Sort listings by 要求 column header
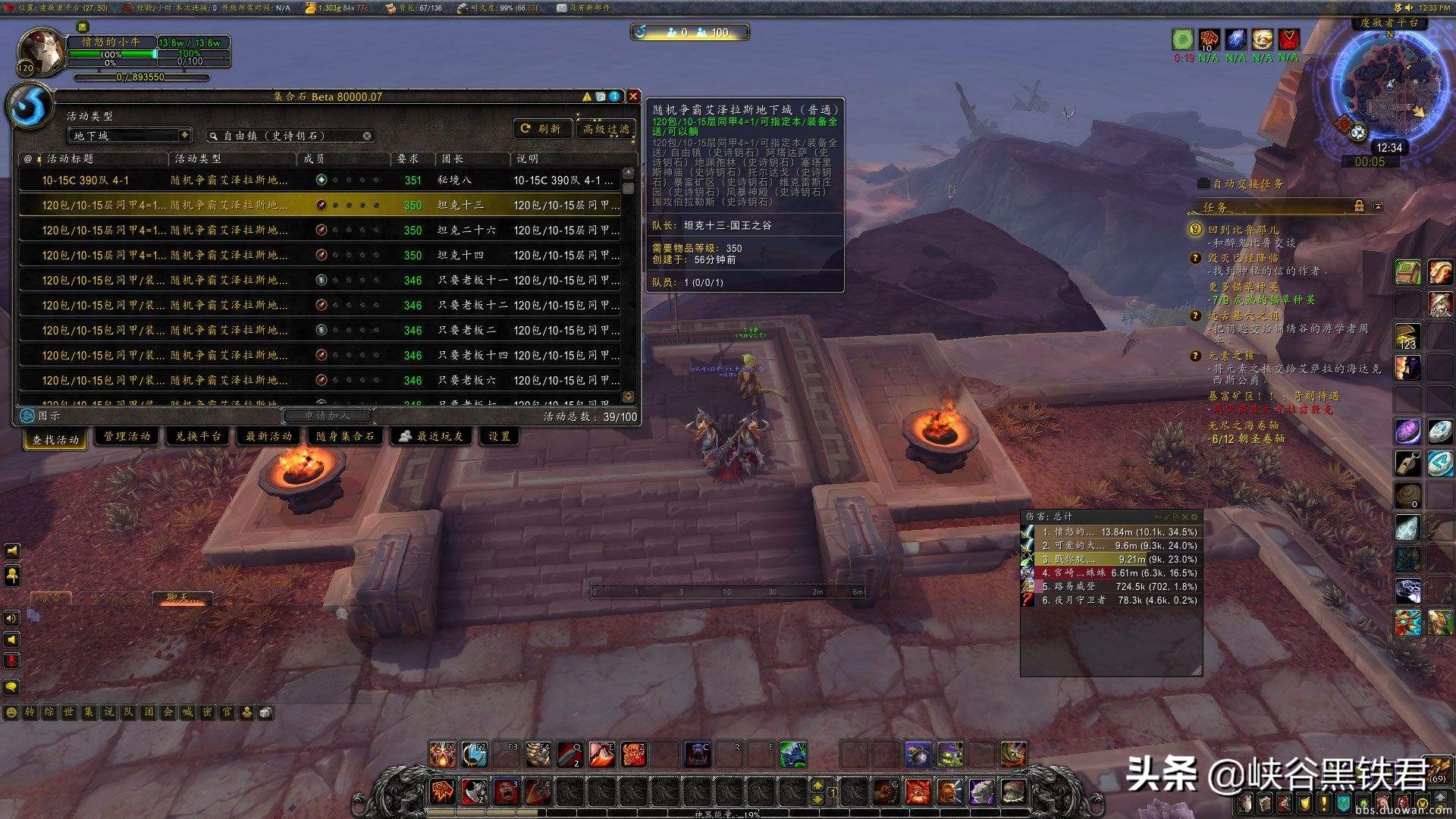 tap(408, 158)
